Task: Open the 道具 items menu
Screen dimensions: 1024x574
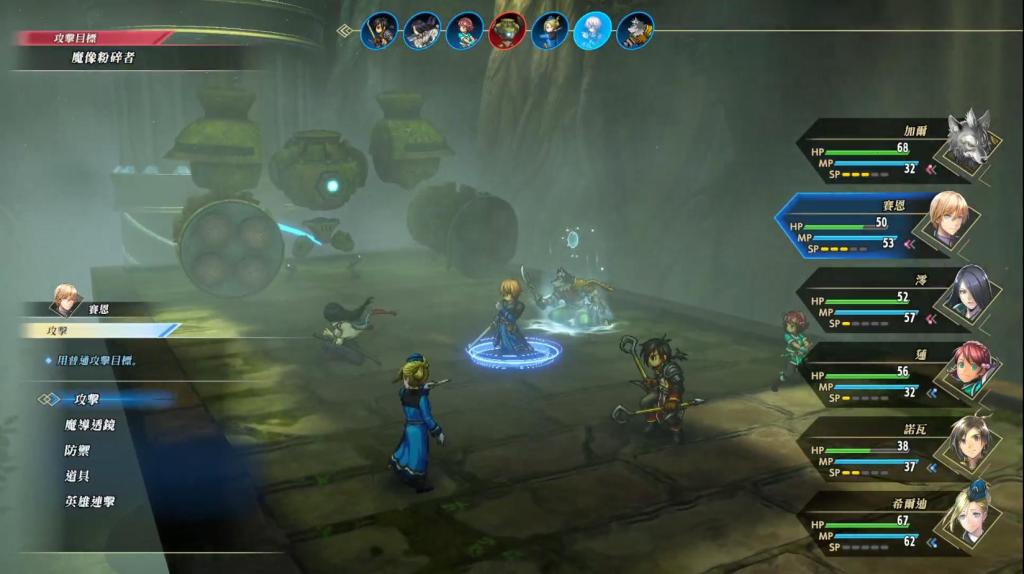Action: 78,476
